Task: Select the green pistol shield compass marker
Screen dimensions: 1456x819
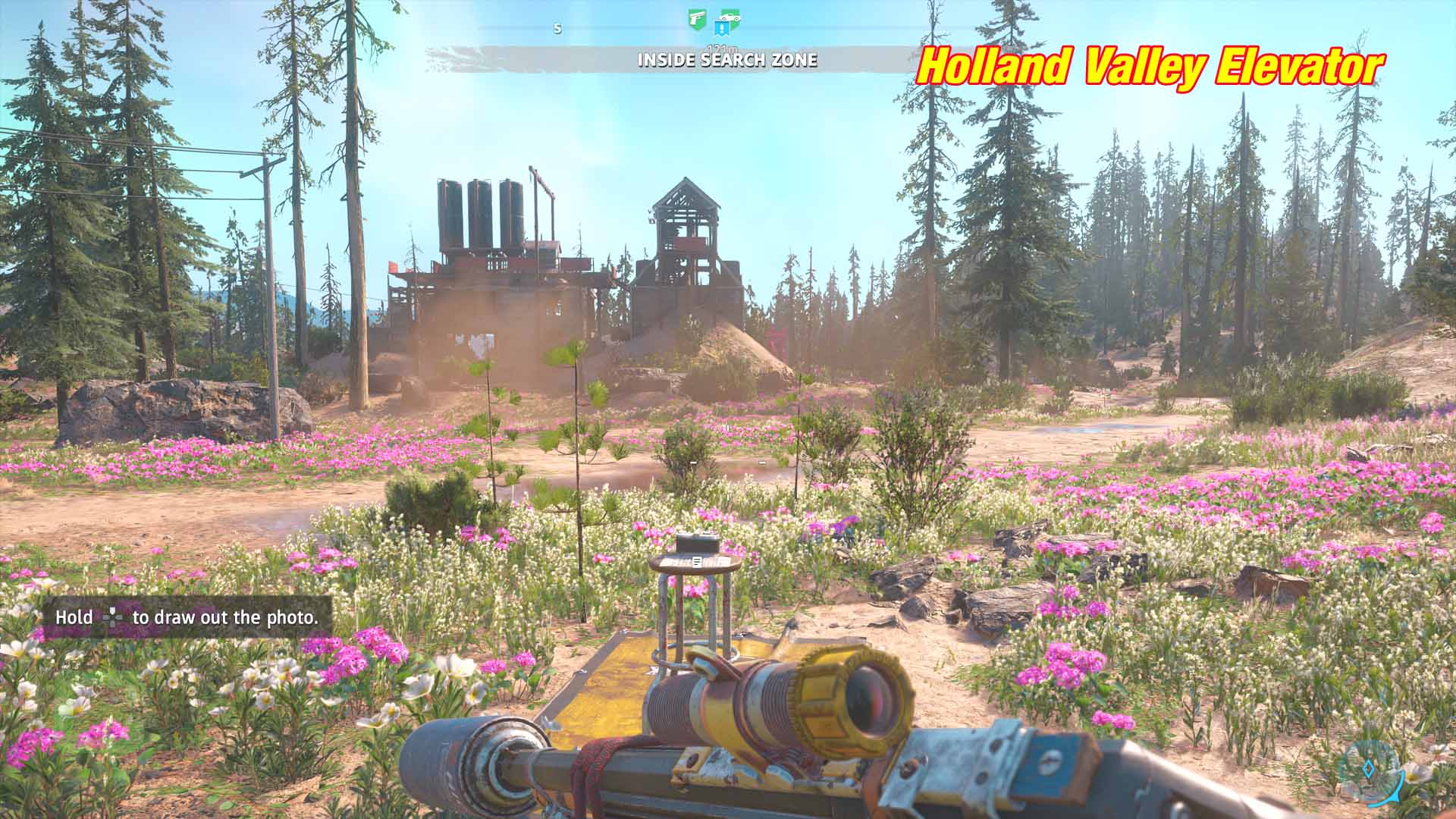Action: point(696,19)
